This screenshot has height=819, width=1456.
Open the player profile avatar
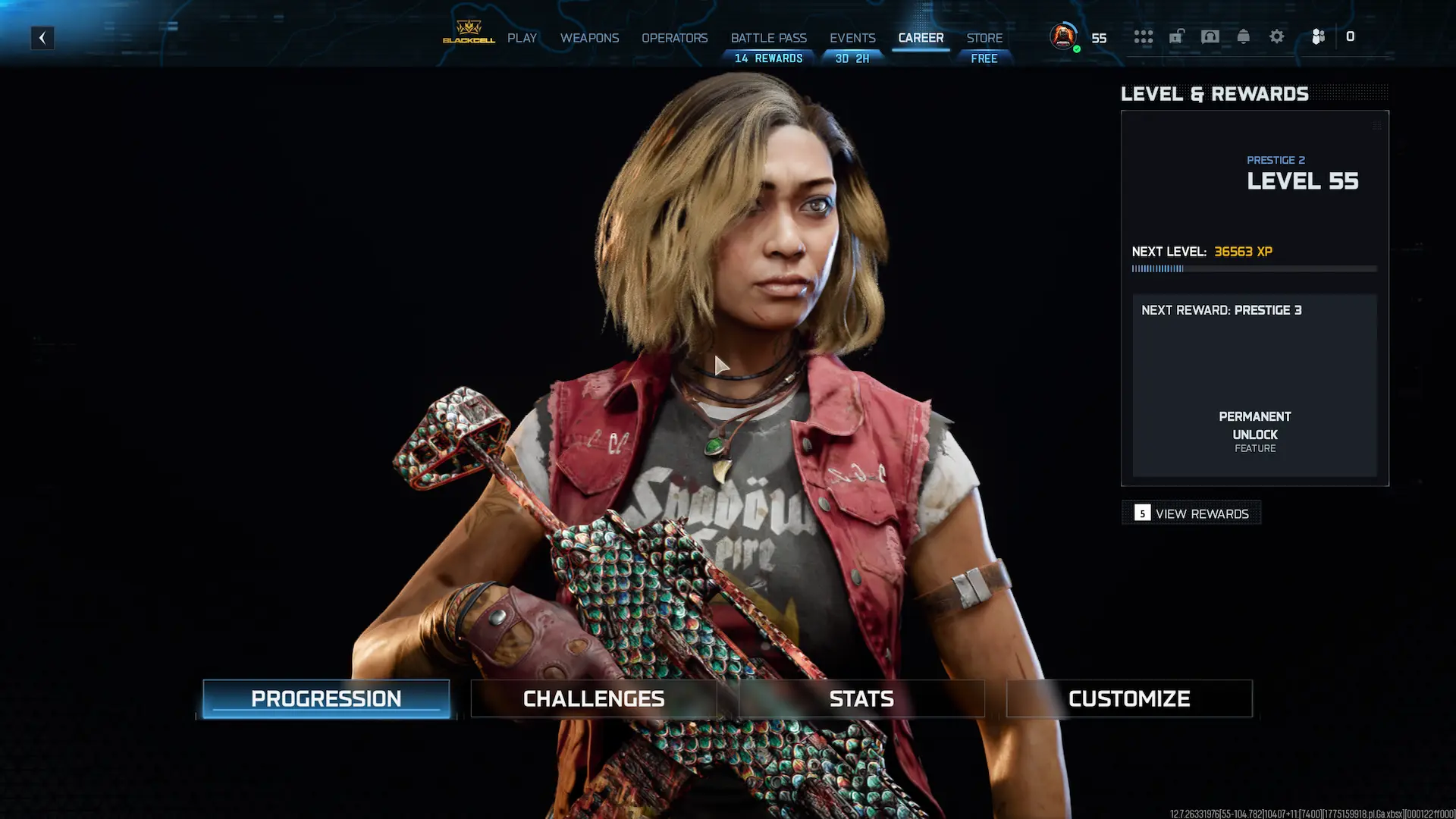(1063, 36)
